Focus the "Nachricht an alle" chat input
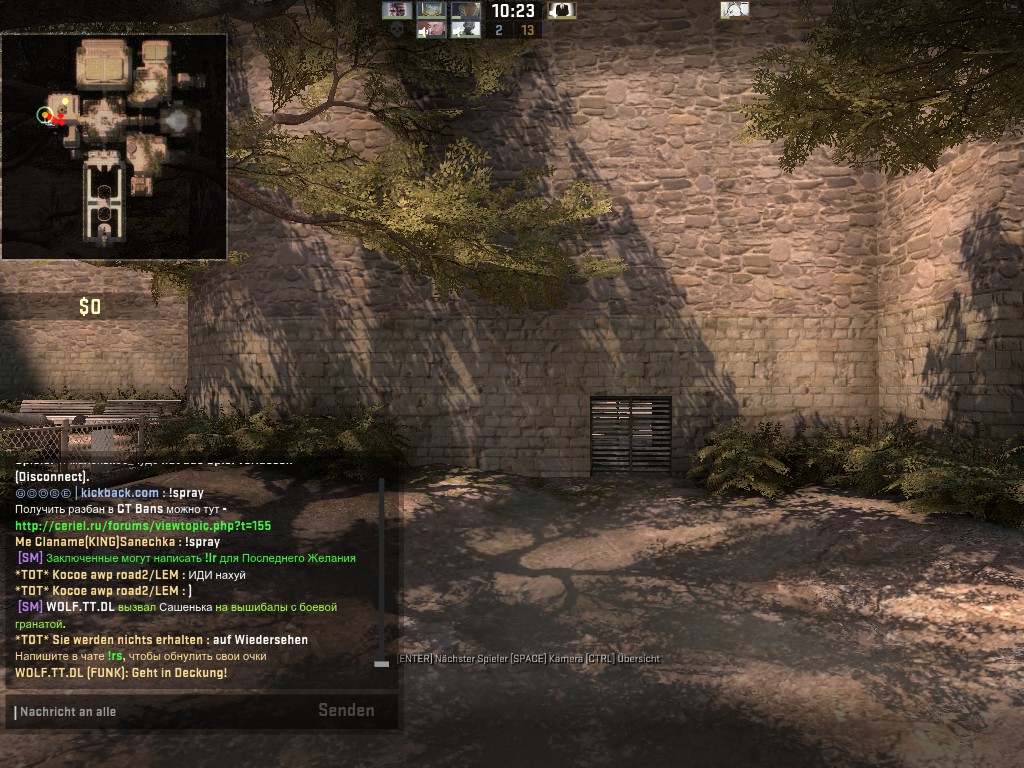The image size is (1024, 768). point(160,712)
